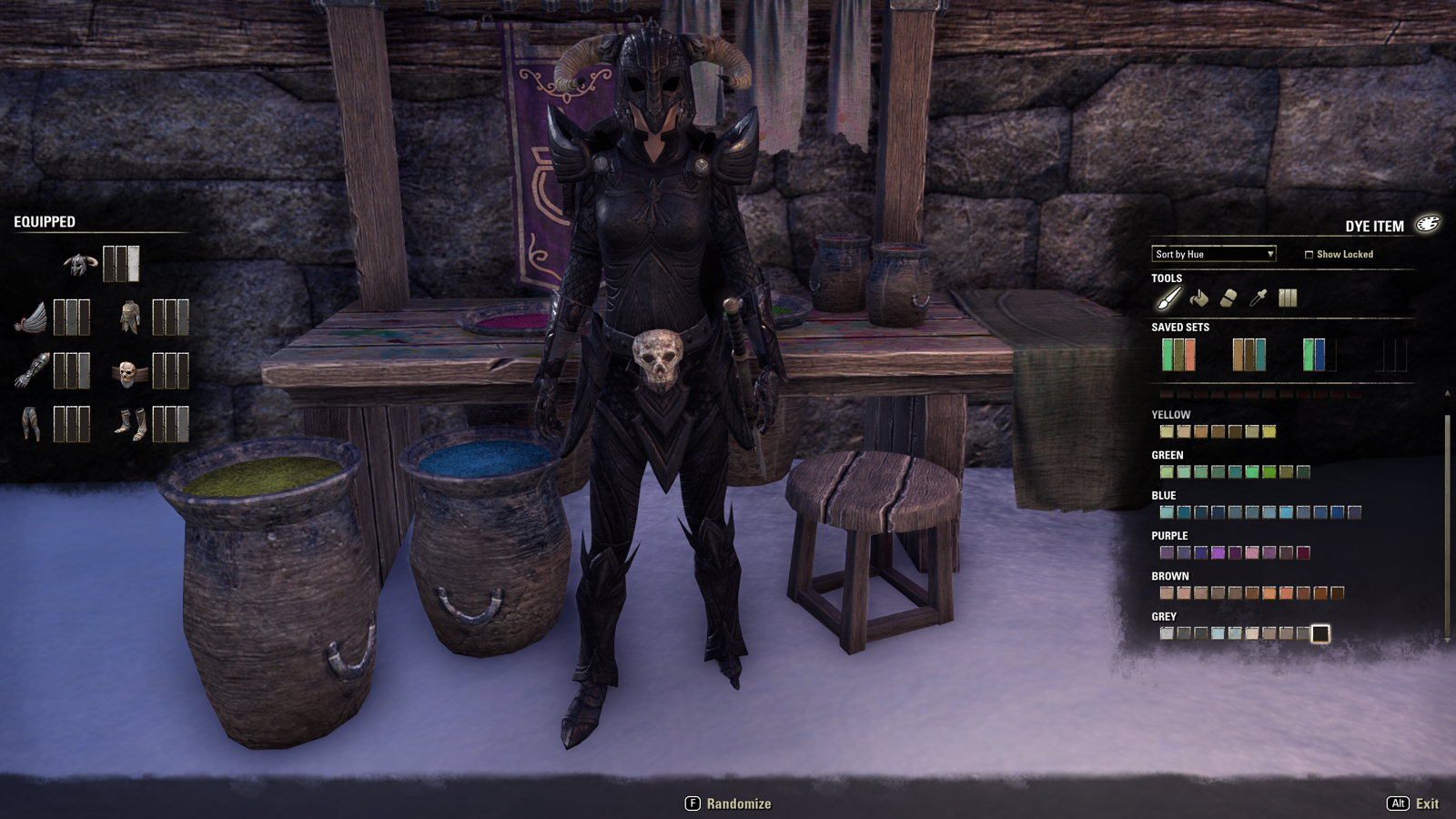Apply the green, olive and salmon saved set
The height and width of the screenshot is (819, 1456).
1178,355
